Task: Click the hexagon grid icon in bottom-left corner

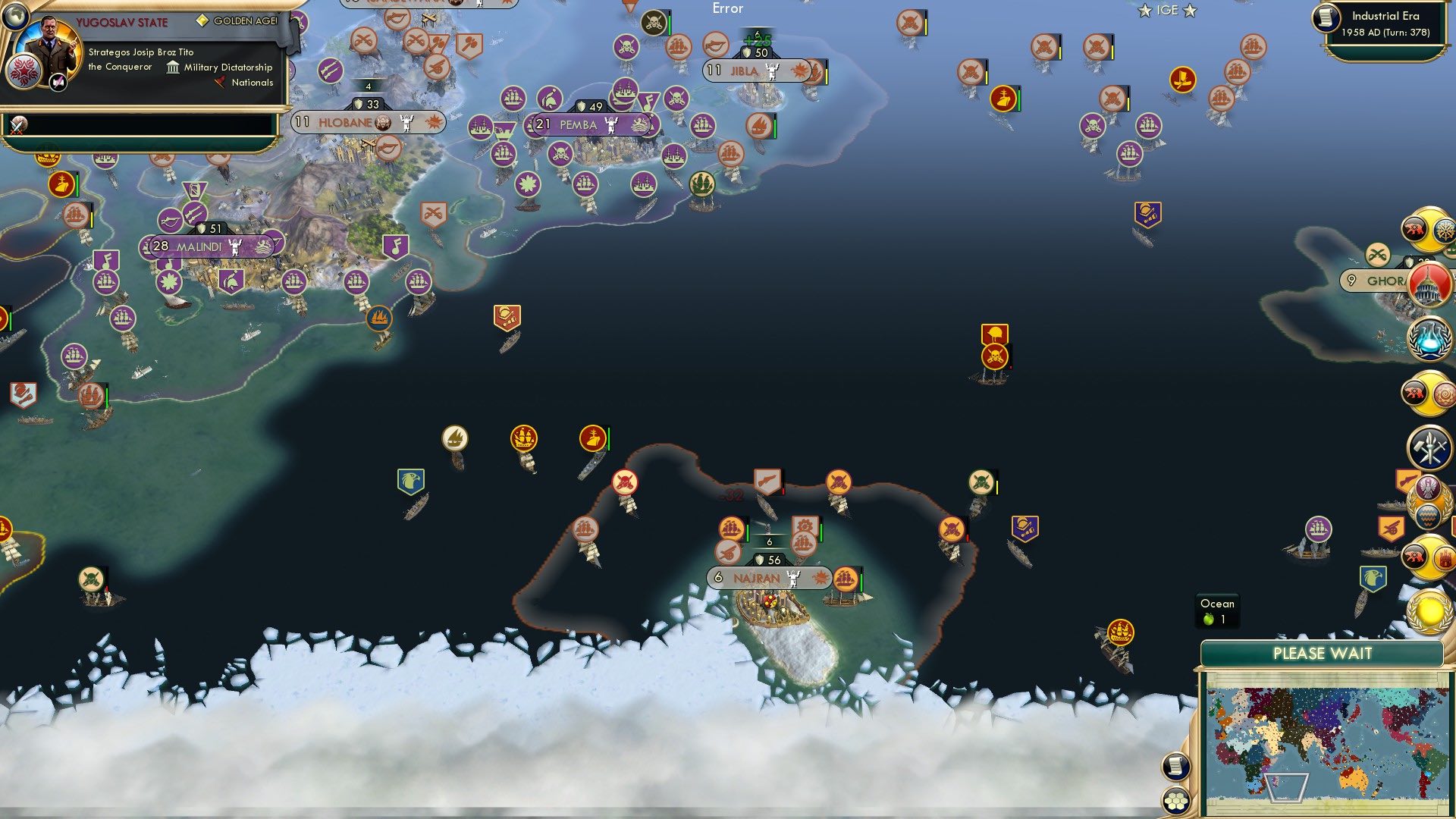Action: point(1175,800)
